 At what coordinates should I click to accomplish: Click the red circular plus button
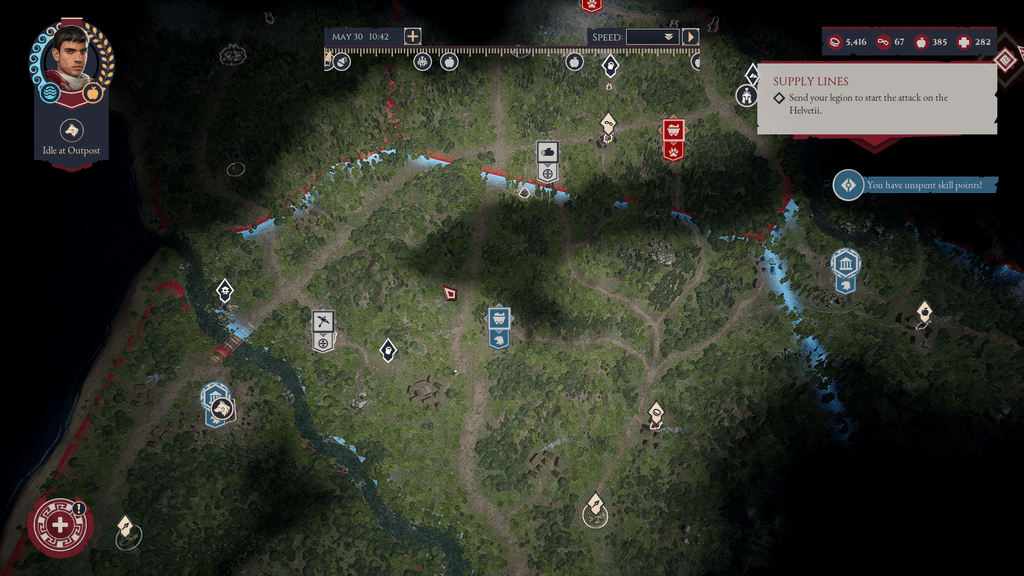(60, 525)
